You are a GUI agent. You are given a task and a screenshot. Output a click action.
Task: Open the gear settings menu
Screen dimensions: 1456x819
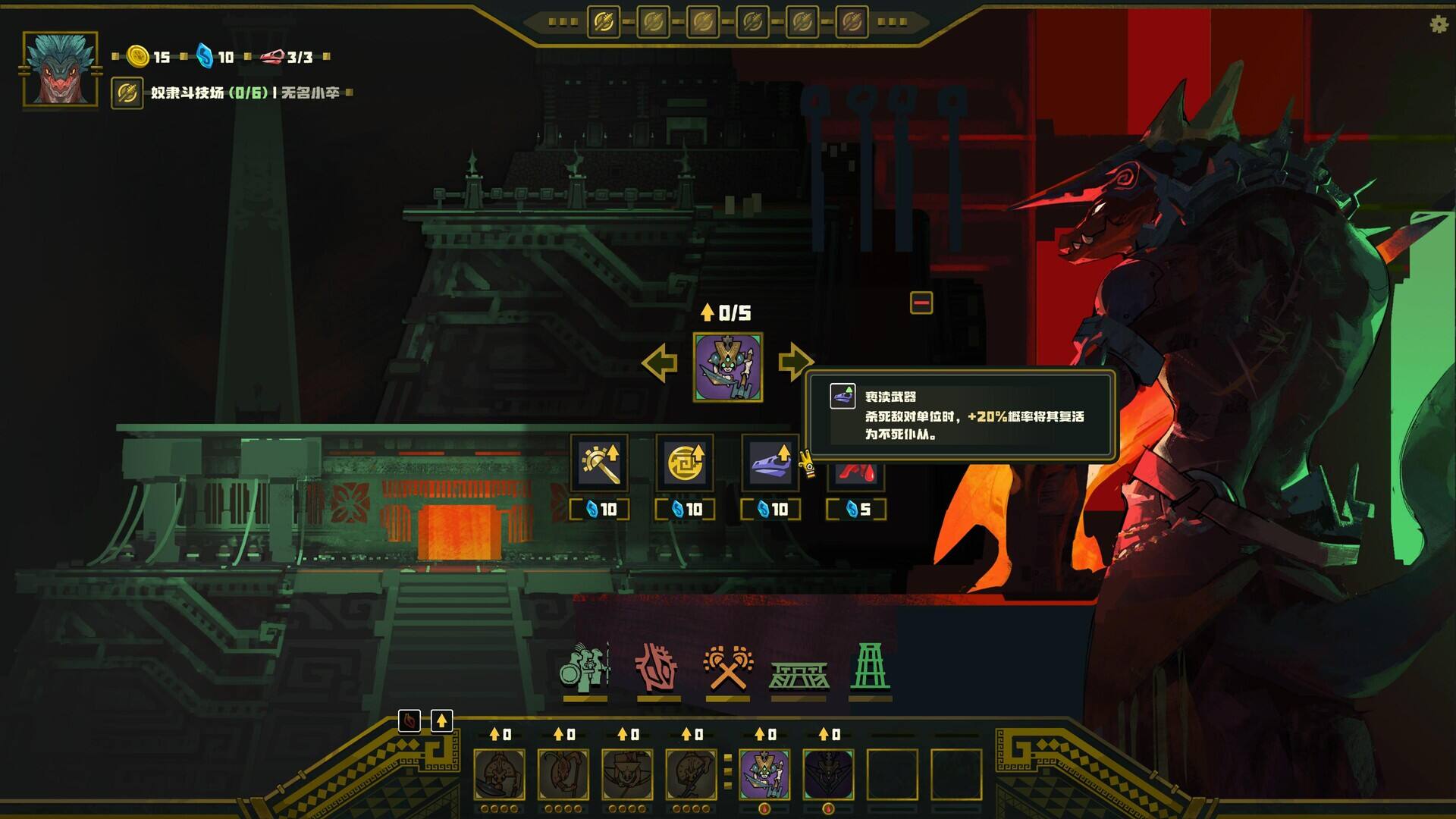[1439, 24]
